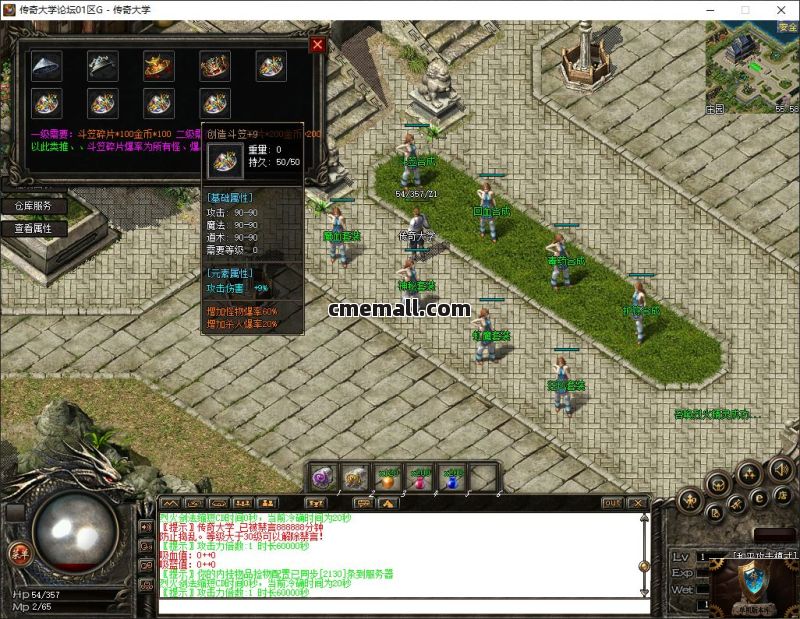
Task: Click the chat text input field
Action: coord(400,606)
